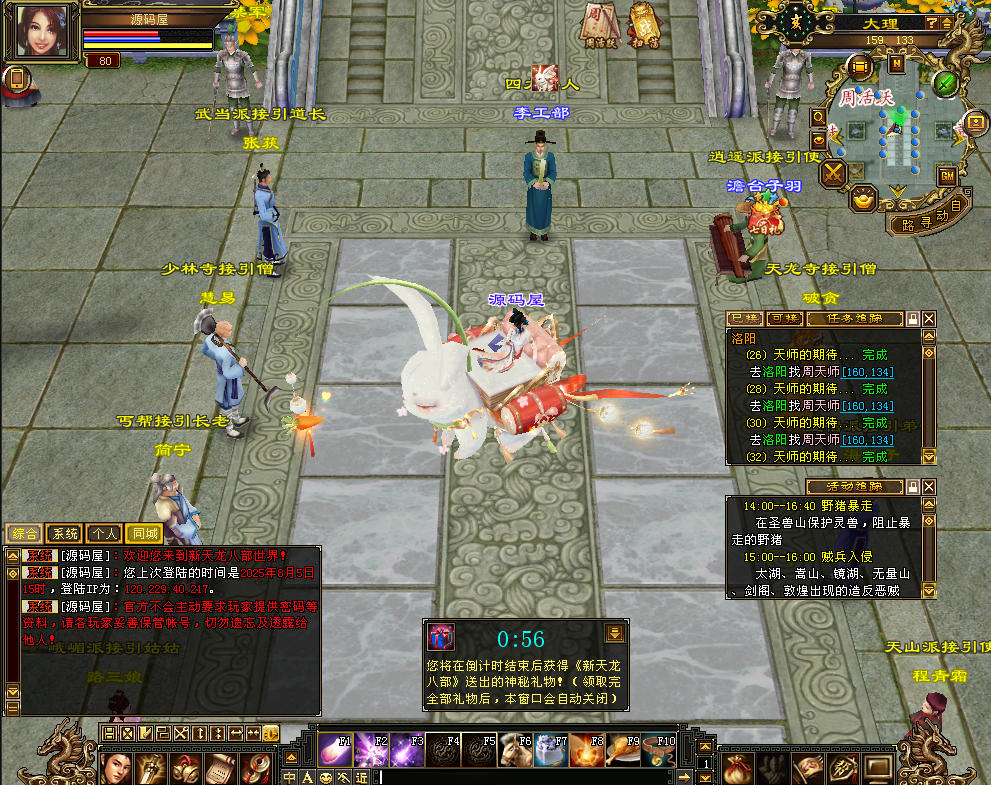Close the 活动追踪 activity panel
Viewport: 991px width, 785px height.
(929, 486)
